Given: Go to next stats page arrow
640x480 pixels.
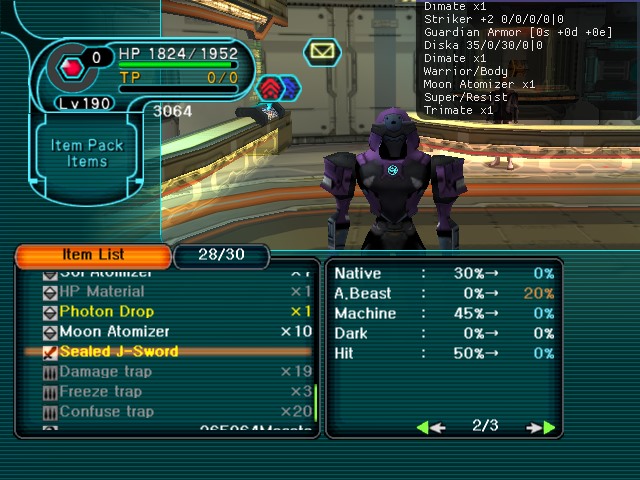Looking at the screenshot, I should [541, 427].
